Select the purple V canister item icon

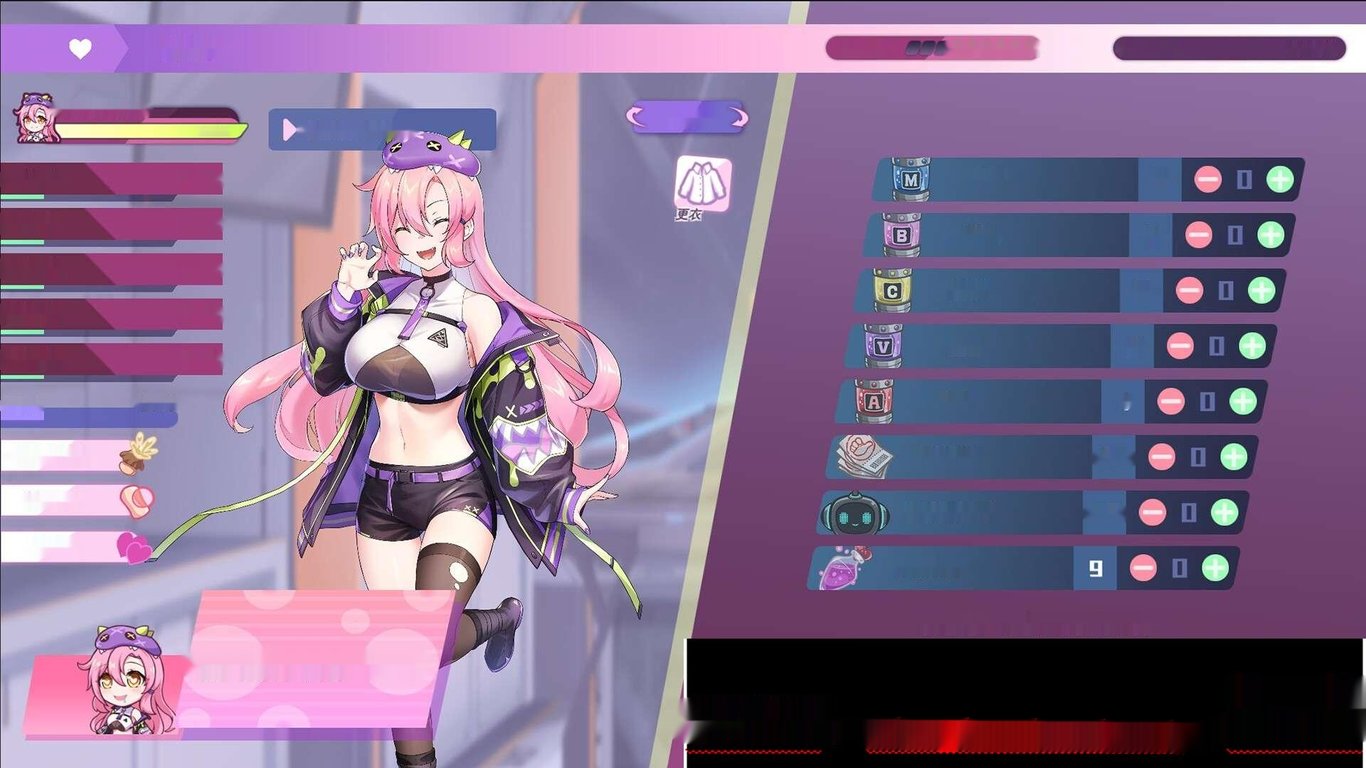click(x=884, y=345)
